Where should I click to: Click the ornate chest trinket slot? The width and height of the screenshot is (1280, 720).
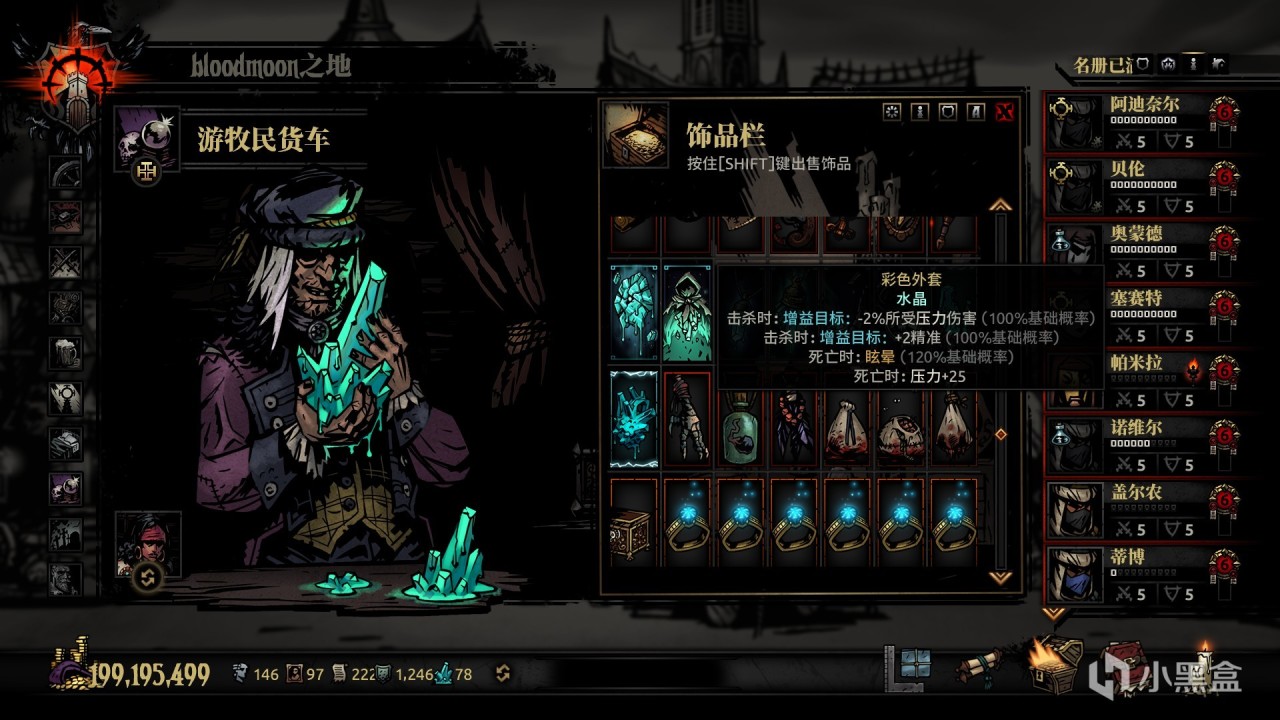(634, 522)
